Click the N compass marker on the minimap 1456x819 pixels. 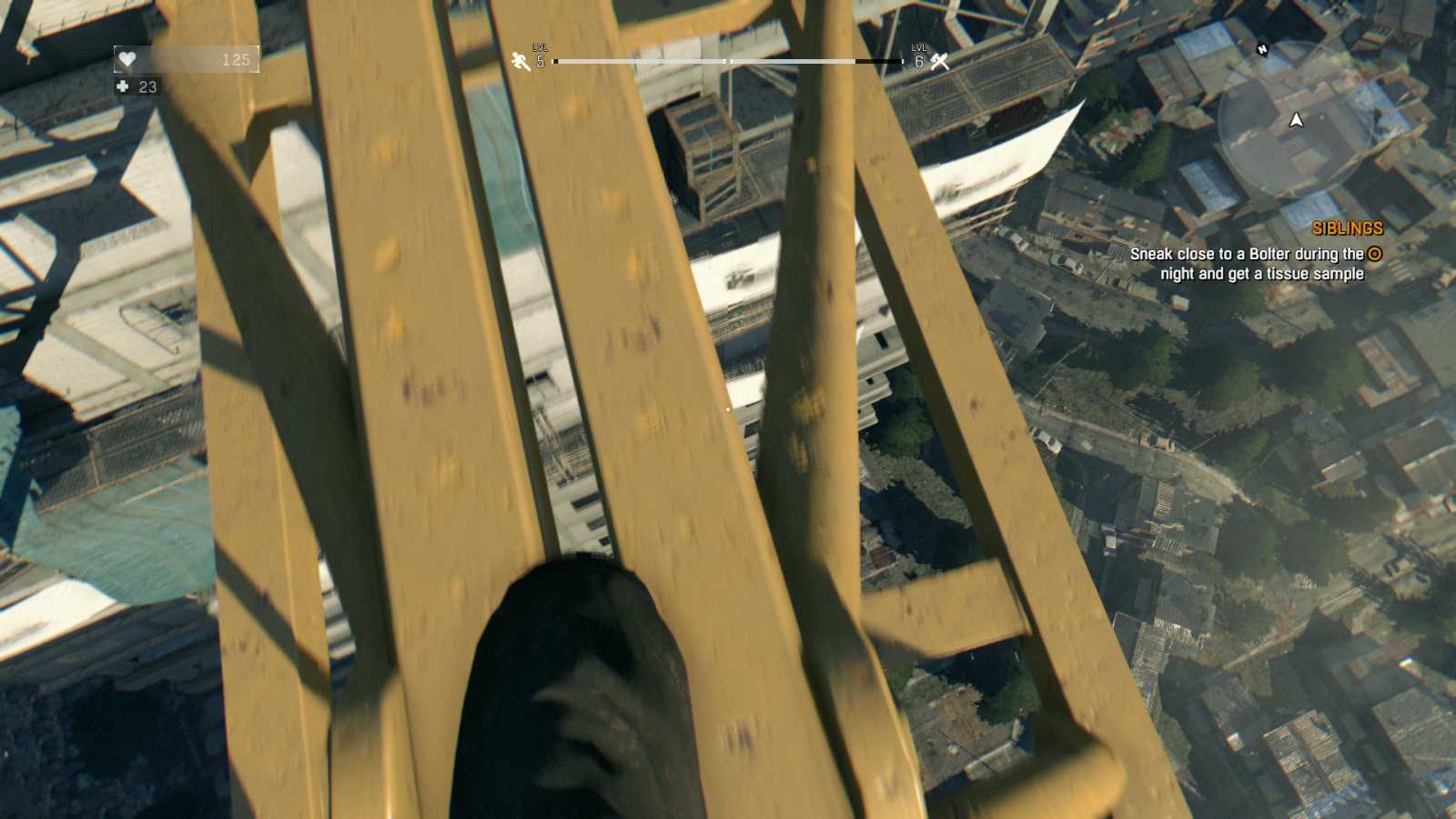click(1262, 50)
